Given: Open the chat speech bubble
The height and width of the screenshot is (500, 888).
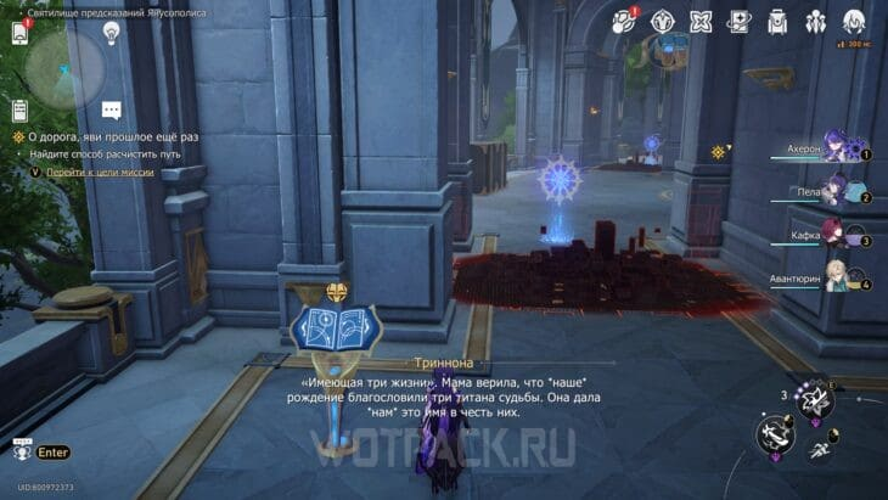Looking at the screenshot, I should [x=111, y=110].
